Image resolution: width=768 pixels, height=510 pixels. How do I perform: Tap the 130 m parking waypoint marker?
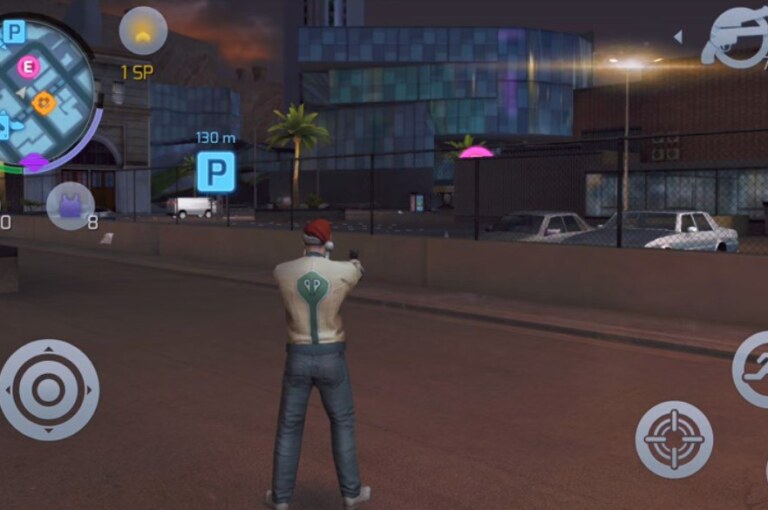216,172
